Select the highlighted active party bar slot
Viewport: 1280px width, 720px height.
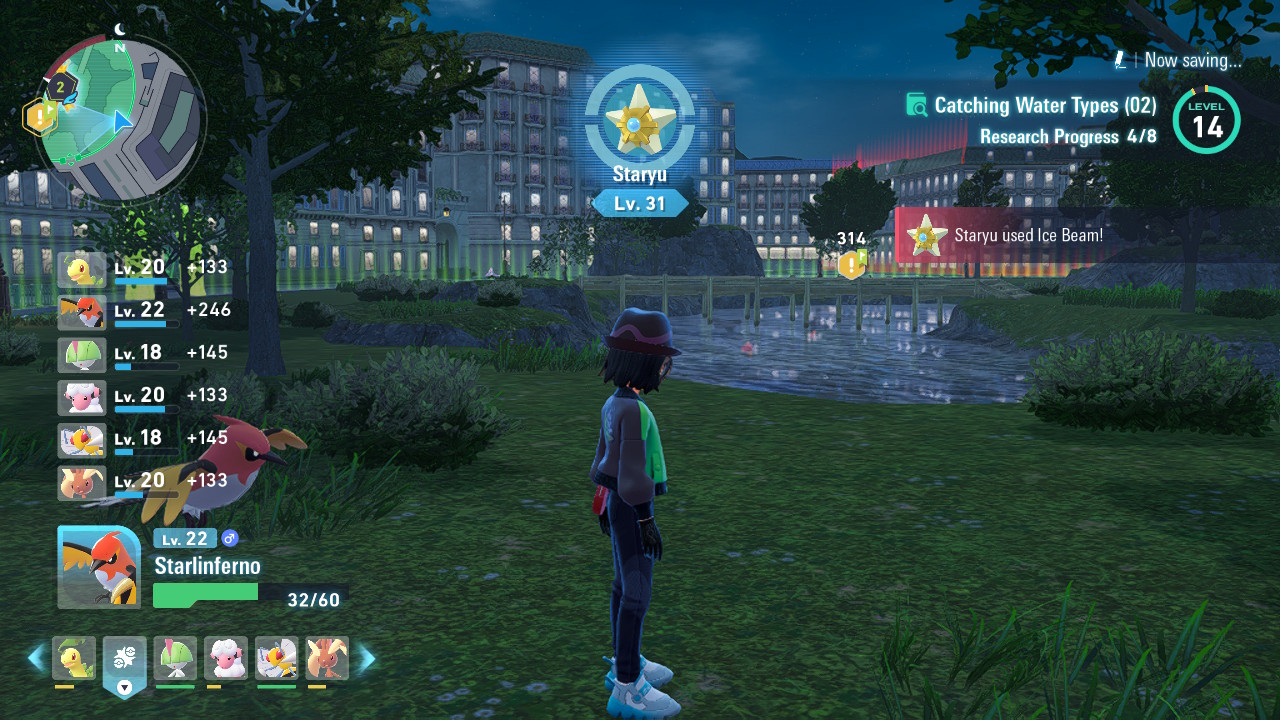coord(124,660)
